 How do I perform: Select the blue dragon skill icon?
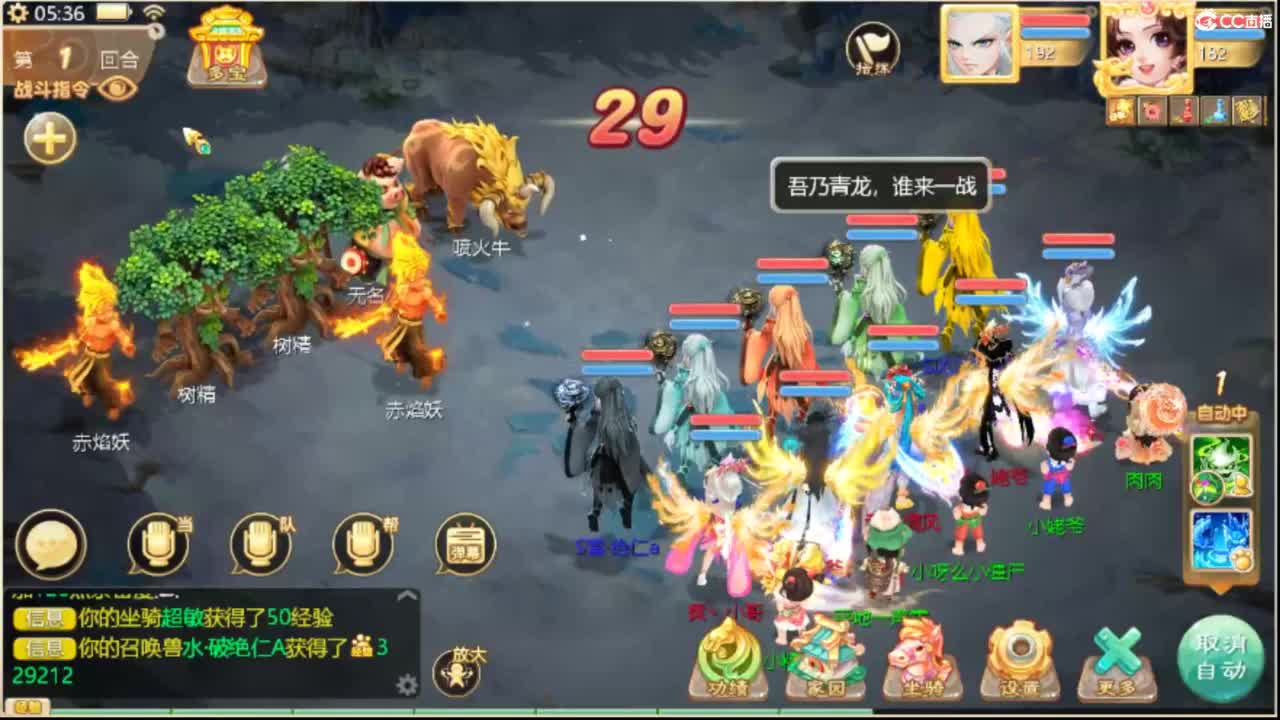tap(1221, 540)
